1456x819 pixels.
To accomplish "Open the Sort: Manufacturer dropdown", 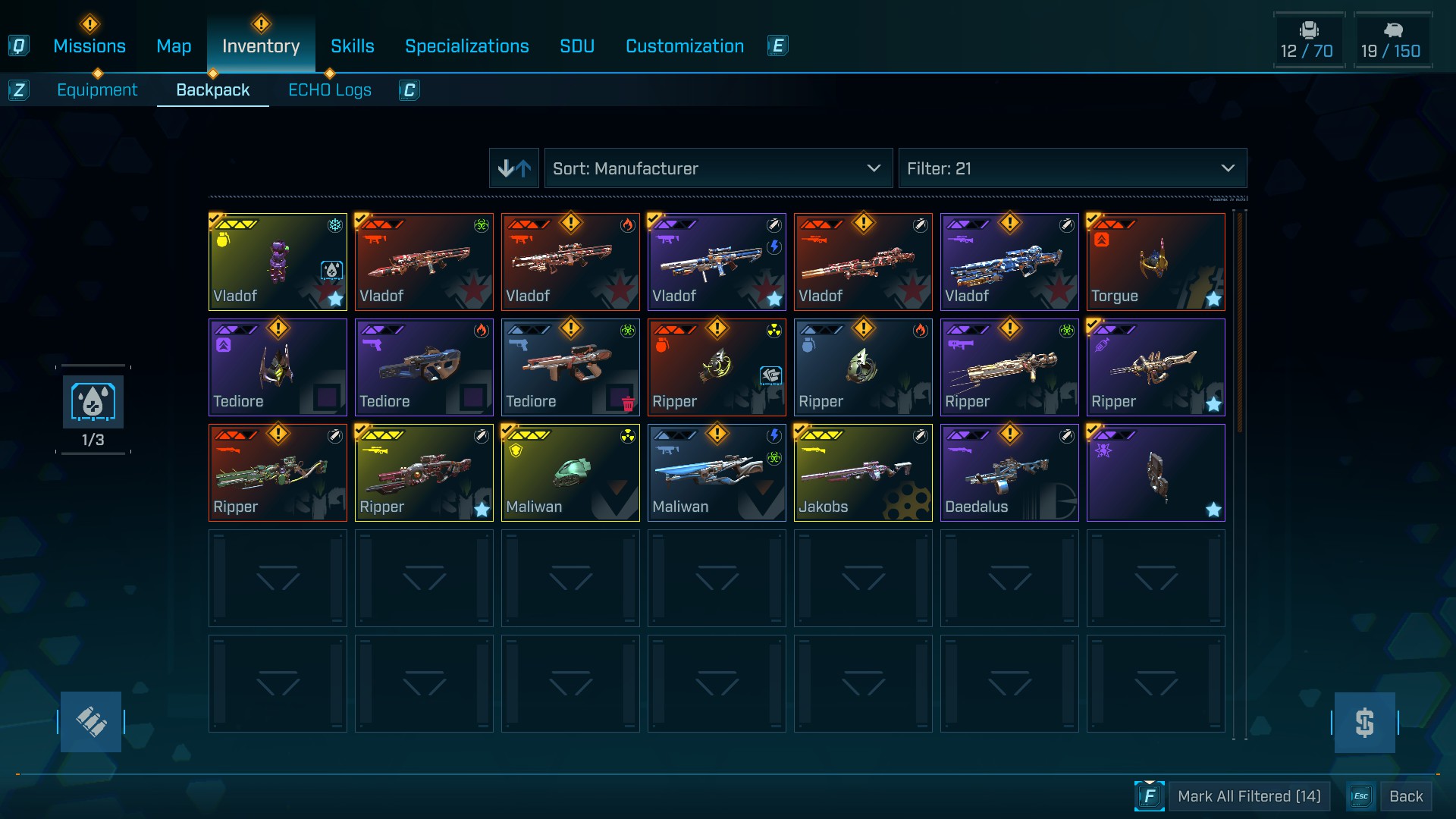I will [x=717, y=168].
